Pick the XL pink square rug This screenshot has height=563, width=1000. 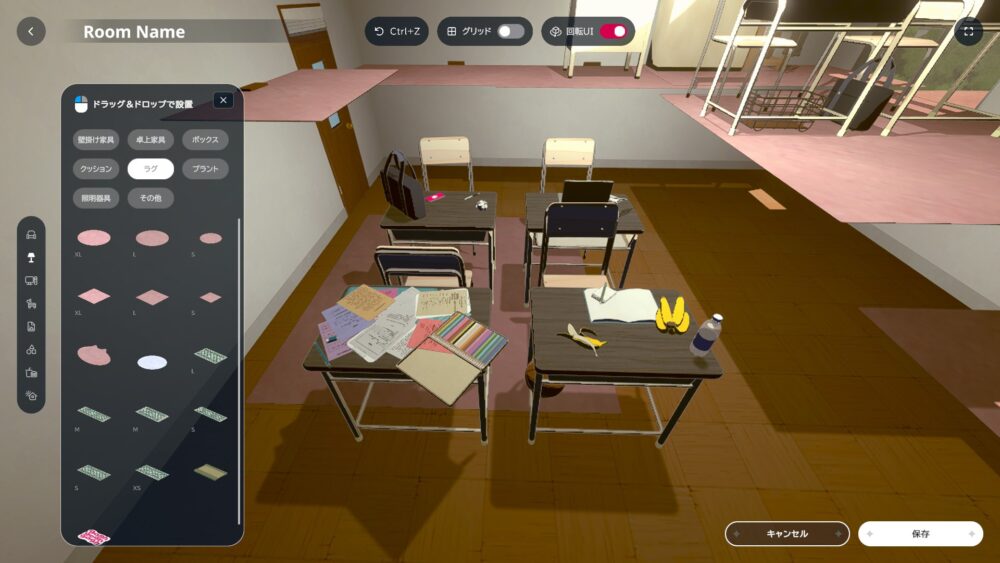[94, 296]
